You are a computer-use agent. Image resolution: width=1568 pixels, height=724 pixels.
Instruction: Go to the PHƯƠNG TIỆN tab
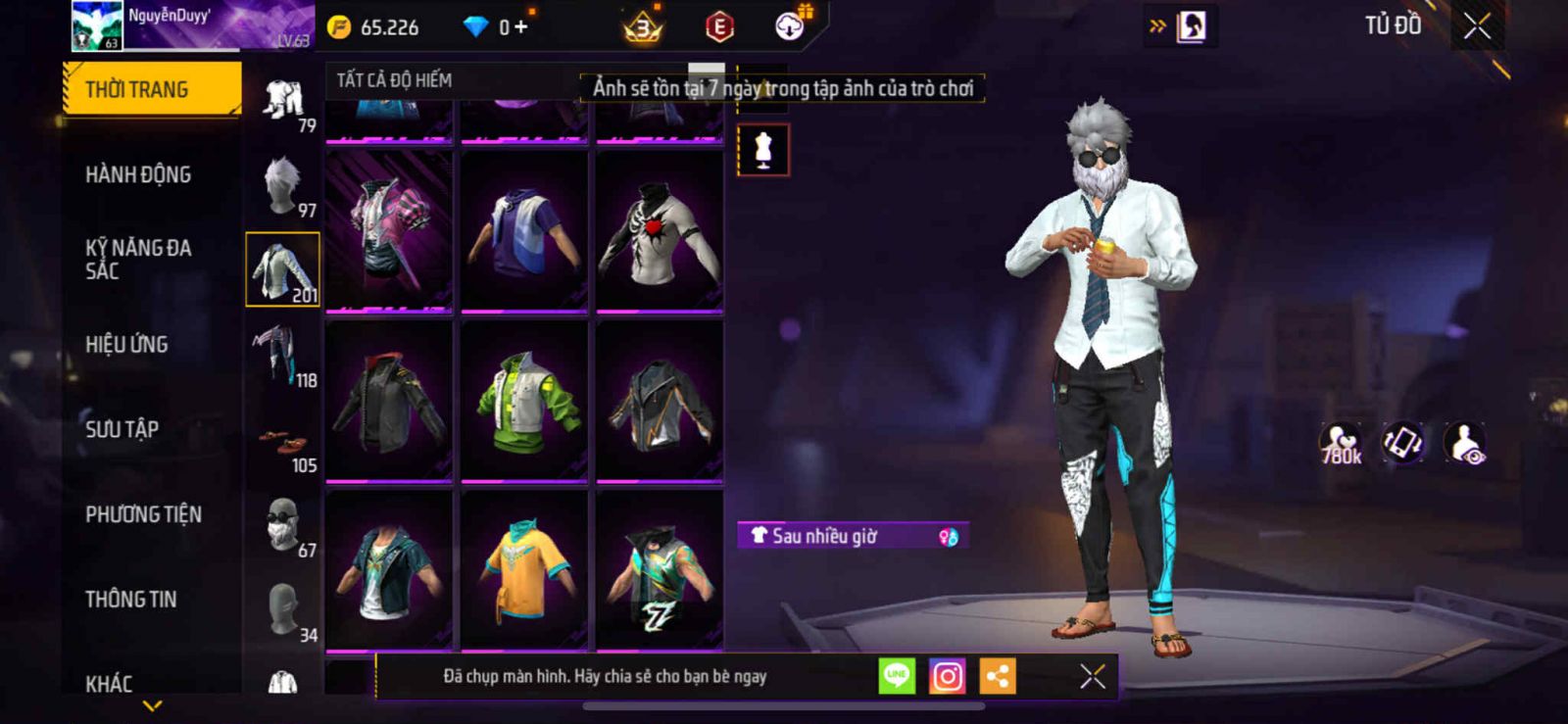coord(143,514)
